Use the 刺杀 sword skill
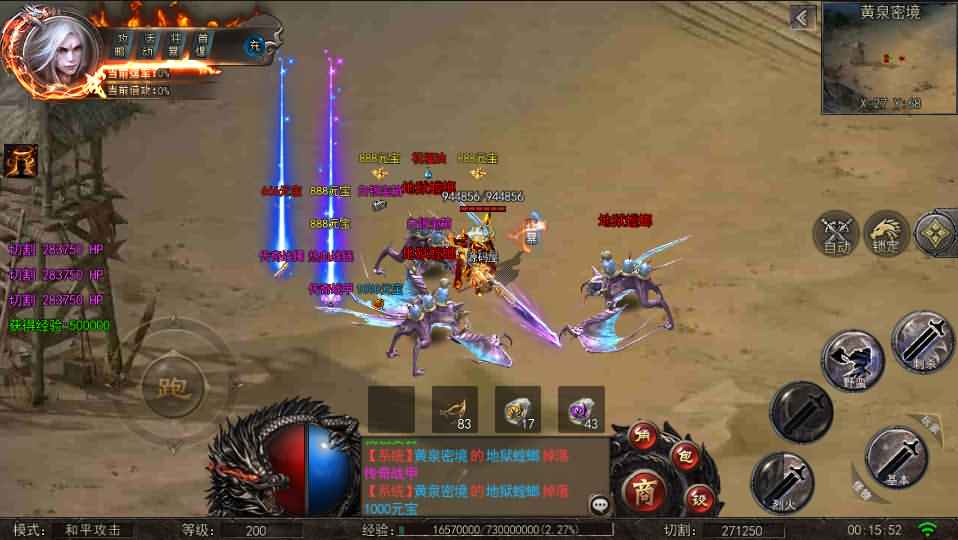This screenshot has height=540, width=958. 922,342
